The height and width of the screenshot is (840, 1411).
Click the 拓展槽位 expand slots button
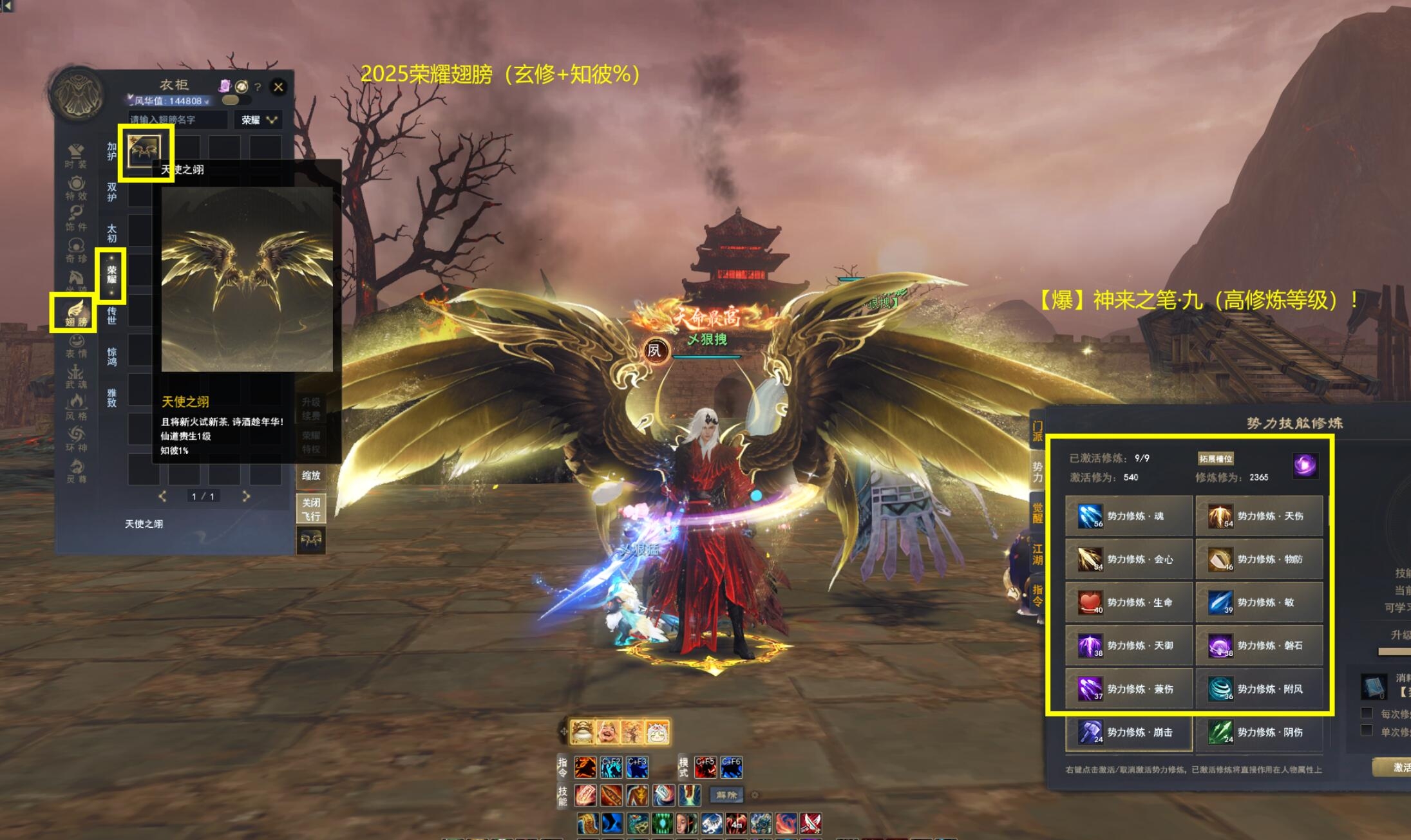(1215, 458)
